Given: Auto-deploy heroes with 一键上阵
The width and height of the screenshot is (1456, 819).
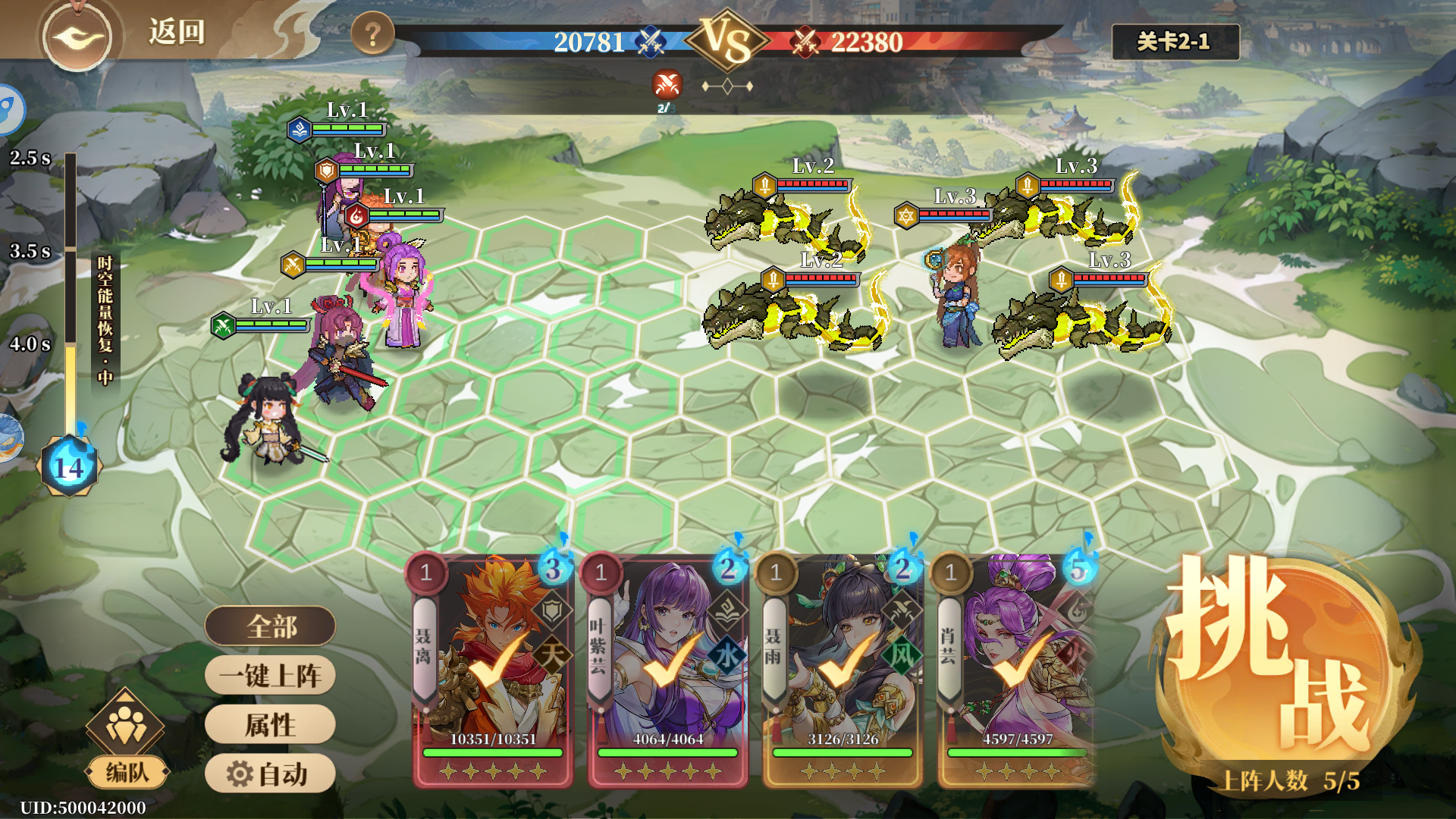Looking at the screenshot, I should pyautogui.click(x=270, y=675).
